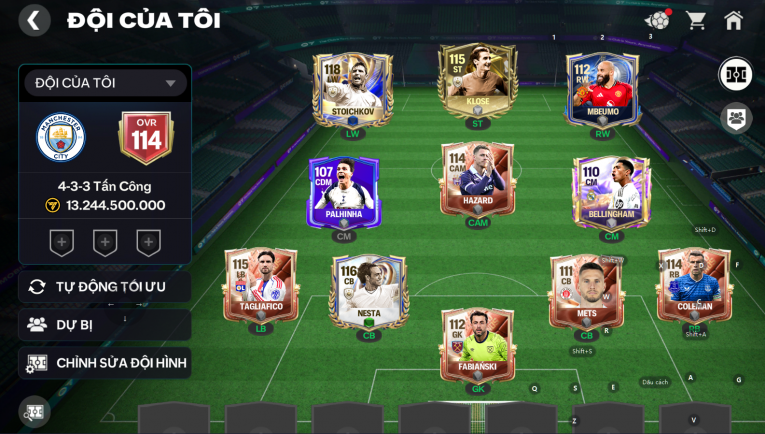Choose Coleman RB card
Screen dimensions: 765x434
(x=694, y=285)
